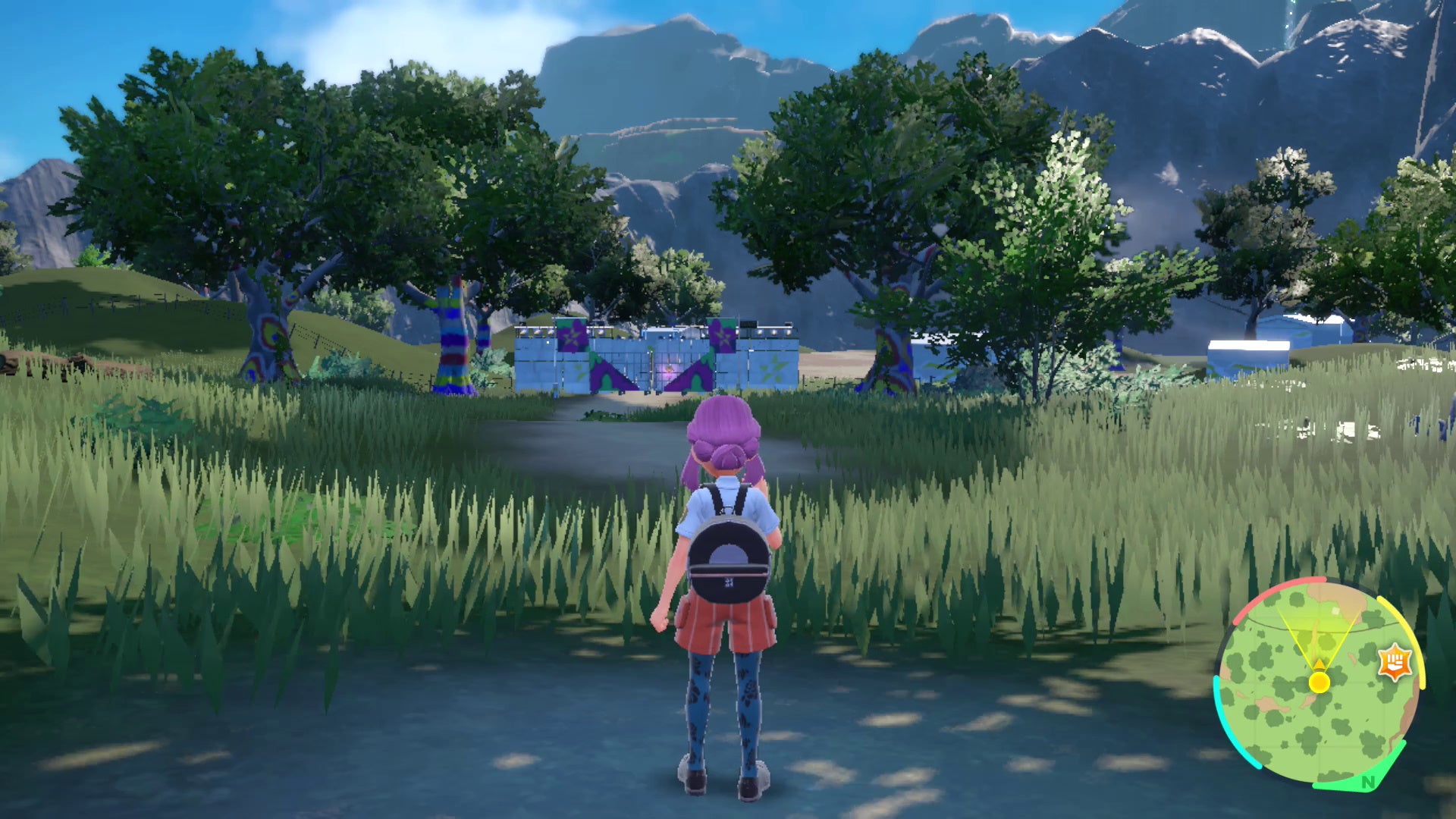Click the yellow player position marker on minimap

point(1319,682)
